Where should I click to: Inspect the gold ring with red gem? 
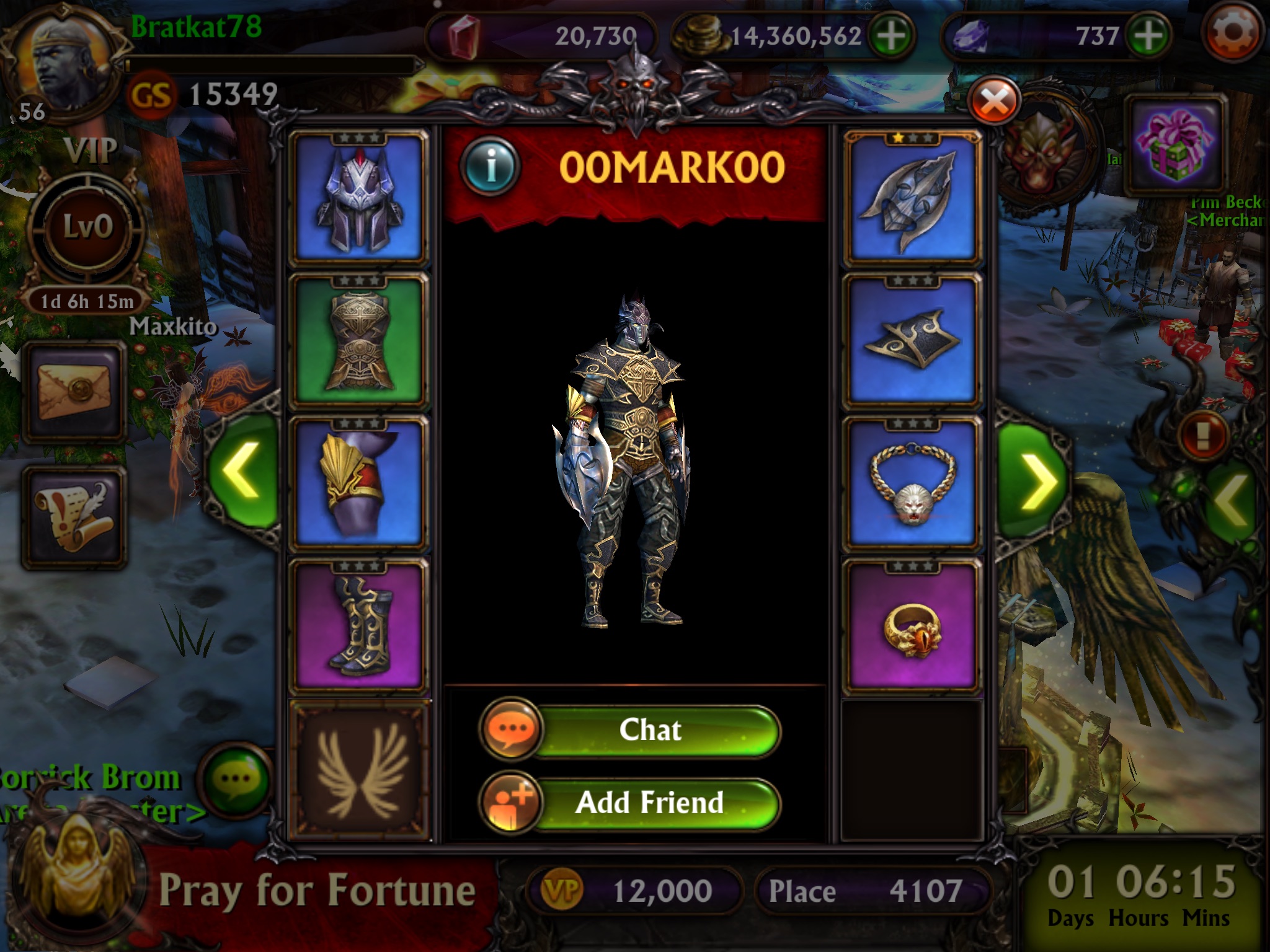pyautogui.click(x=912, y=625)
